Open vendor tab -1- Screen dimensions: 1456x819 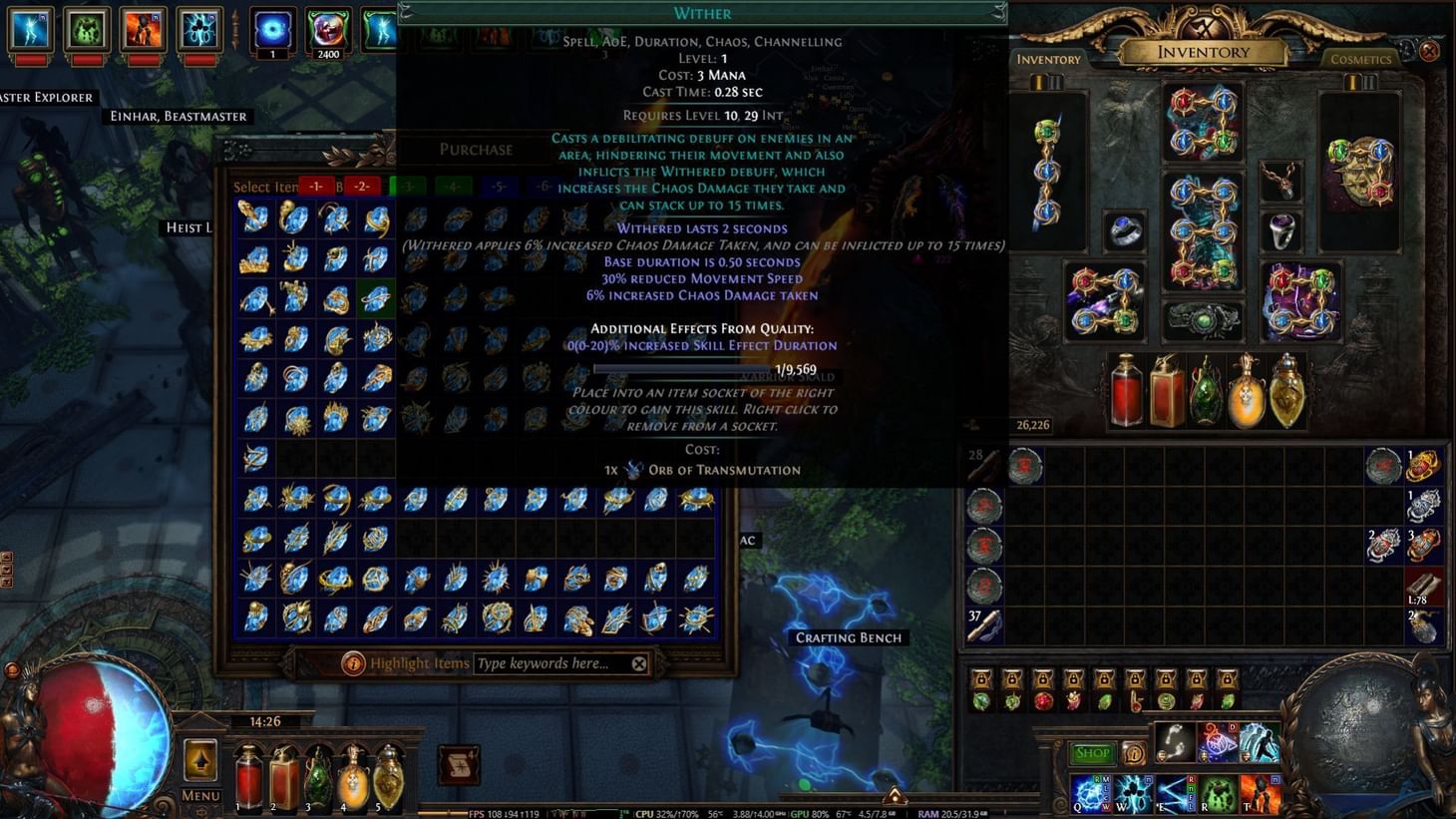pyautogui.click(x=316, y=186)
